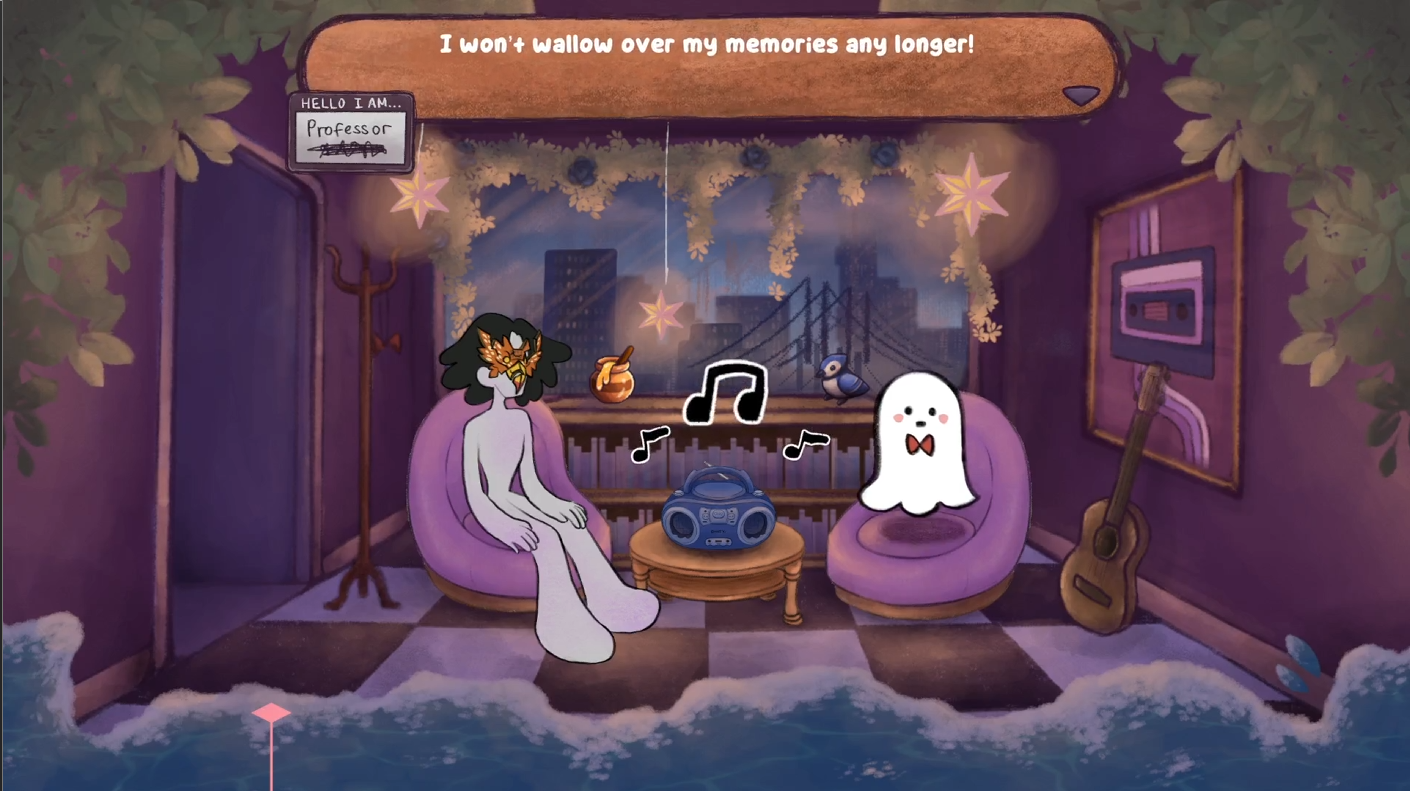This screenshot has height=791, width=1410.
Task: Toggle the star ornament on the right garland
Action: point(972,190)
